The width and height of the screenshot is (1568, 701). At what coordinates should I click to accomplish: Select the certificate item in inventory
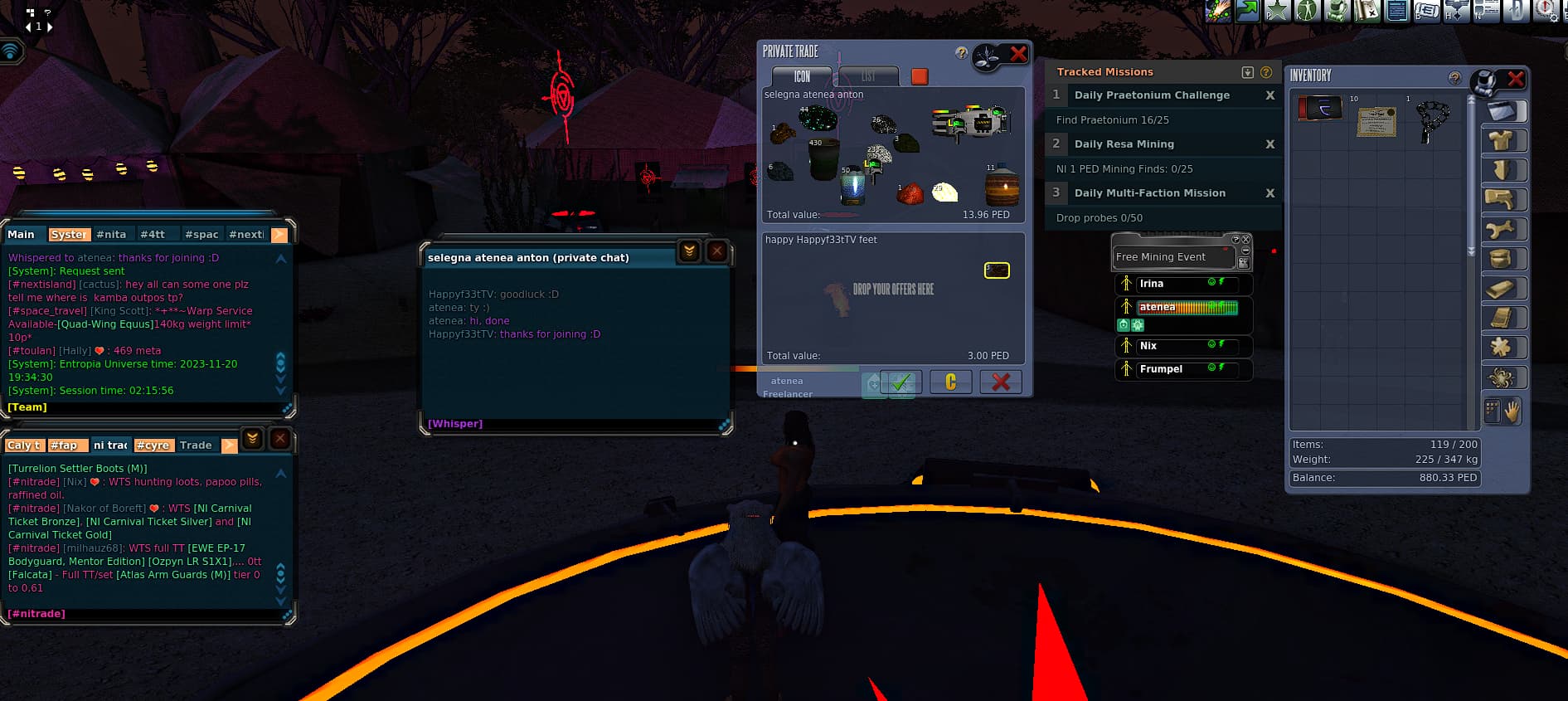pos(1376,122)
